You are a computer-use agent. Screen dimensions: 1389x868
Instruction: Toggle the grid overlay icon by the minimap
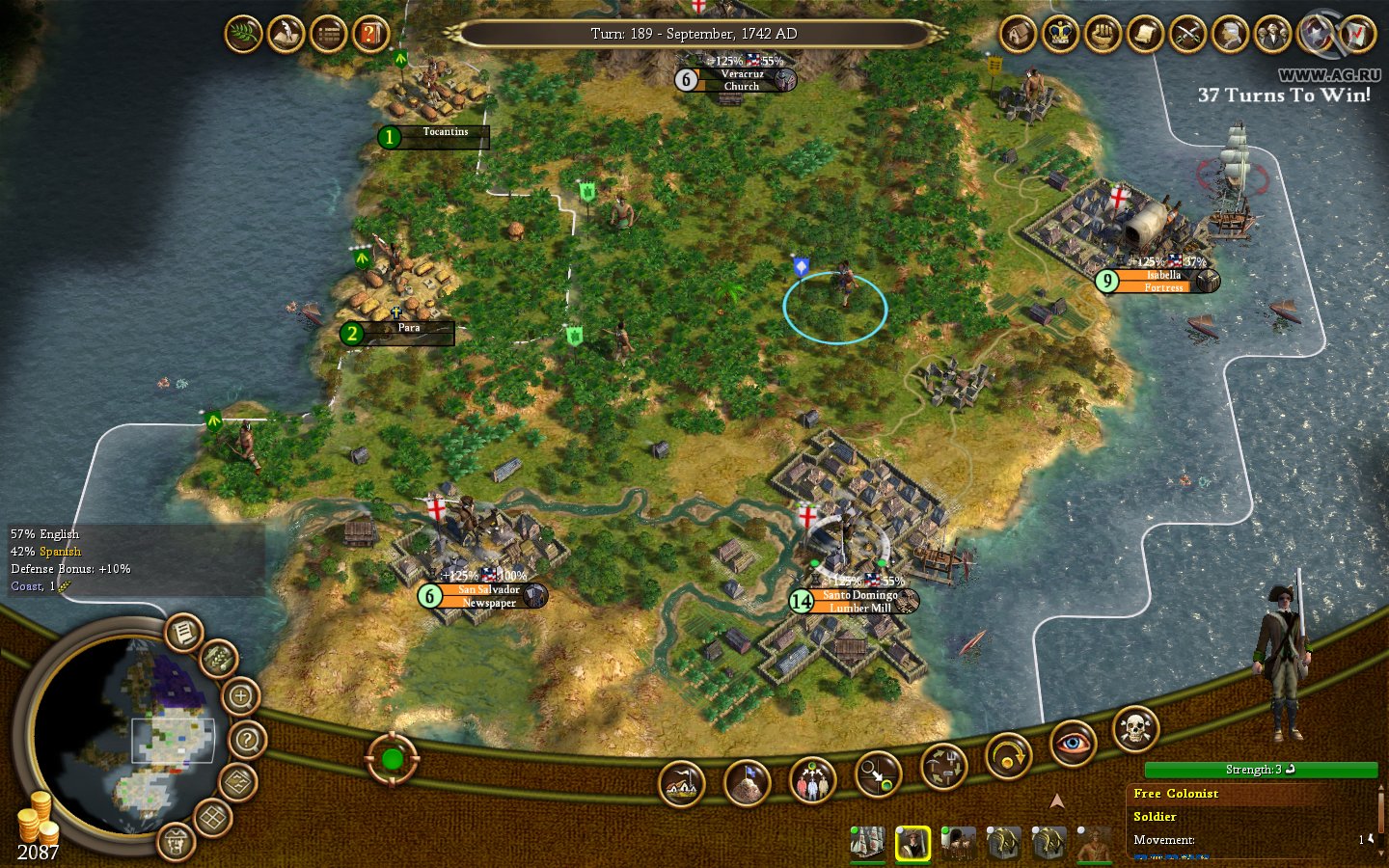click(212, 815)
